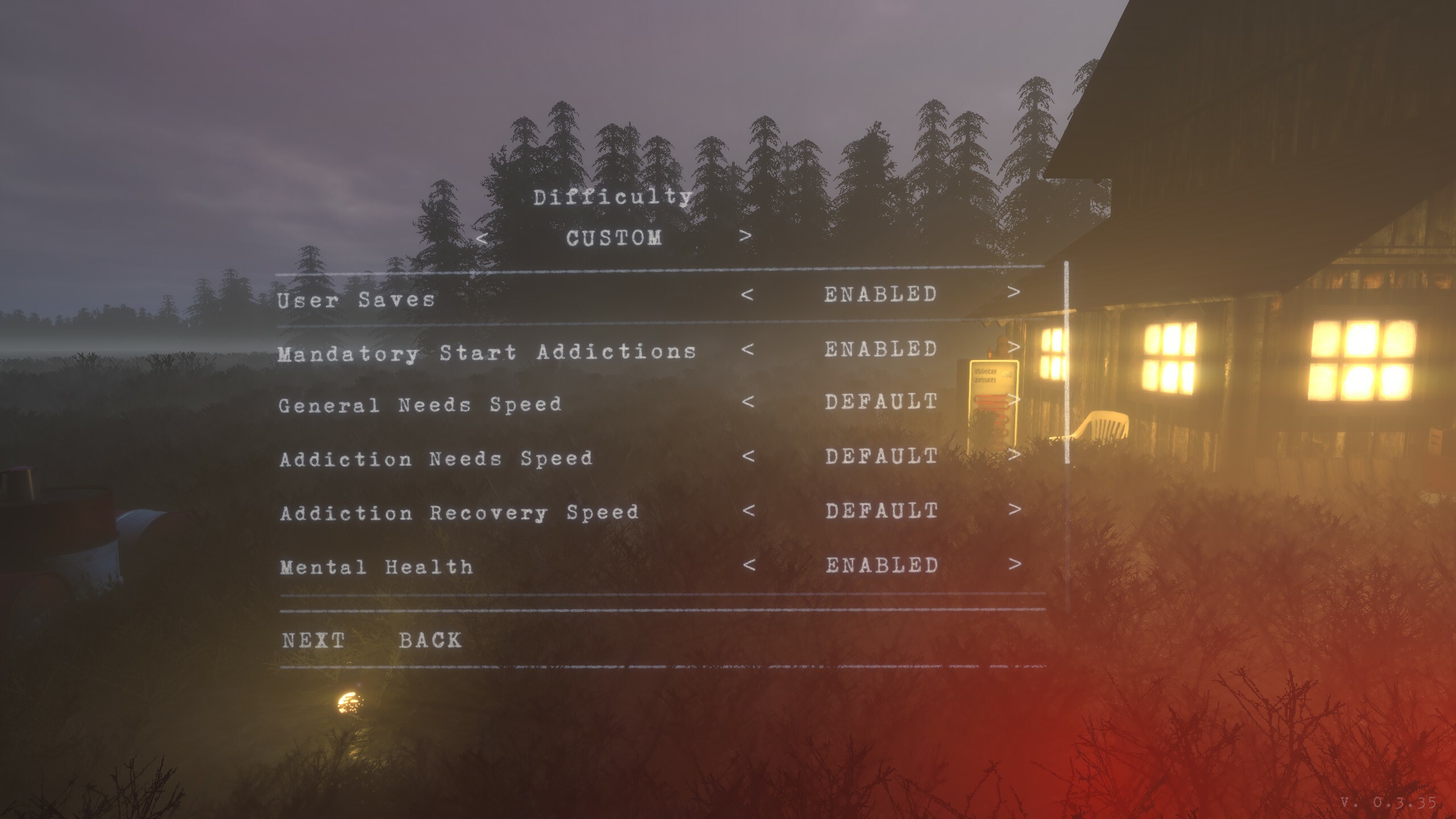Click the left arrow for Mandatory Start Addictions
Viewport: 1456px width, 819px height.
751,349
